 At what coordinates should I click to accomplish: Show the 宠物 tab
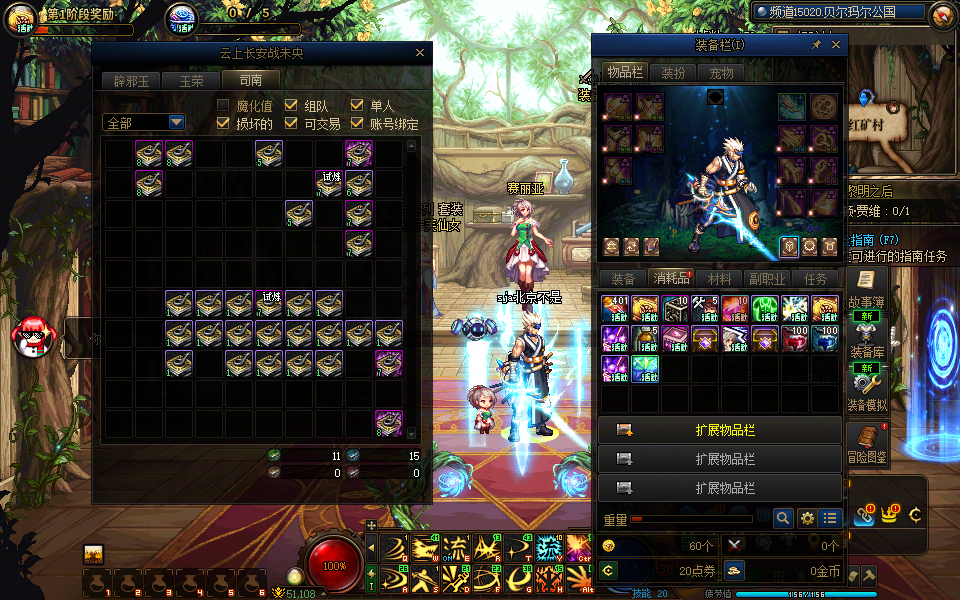point(721,73)
